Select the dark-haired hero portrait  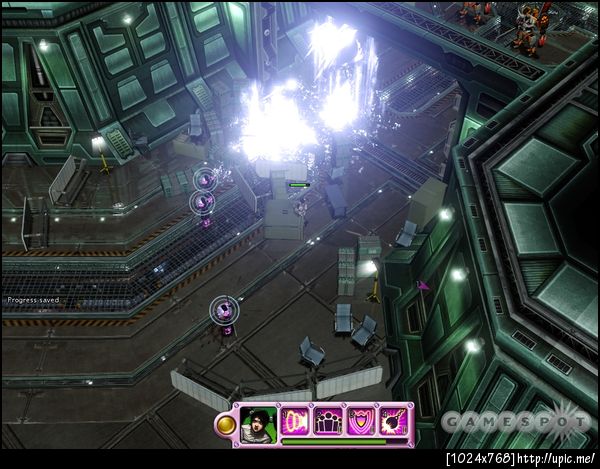tap(258, 421)
